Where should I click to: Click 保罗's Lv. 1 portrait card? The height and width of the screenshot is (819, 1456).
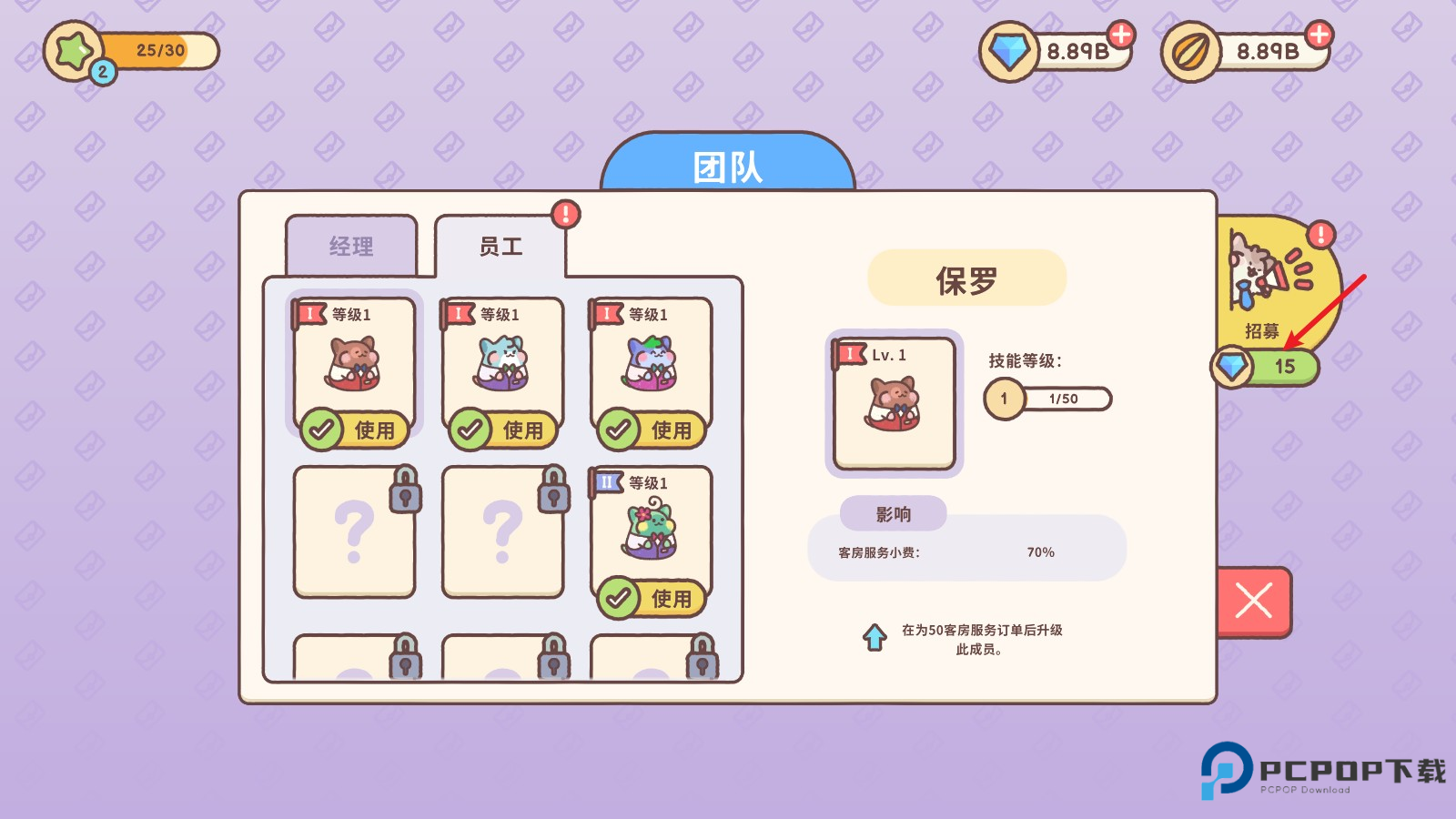pyautogui.click(x=895, y=403)
